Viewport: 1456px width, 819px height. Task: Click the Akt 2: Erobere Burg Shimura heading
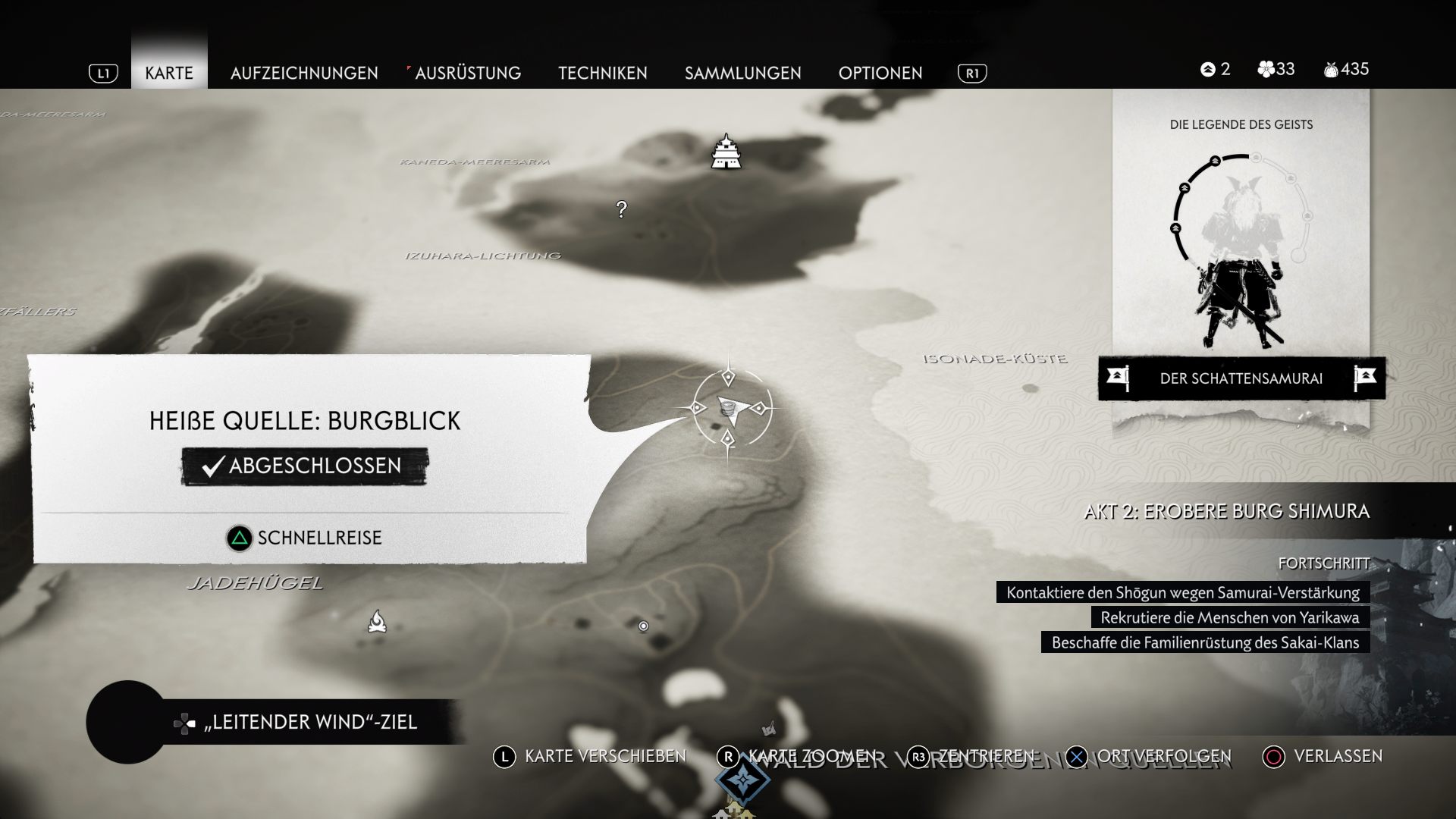pyautogui.click(x=1226, y=511)
